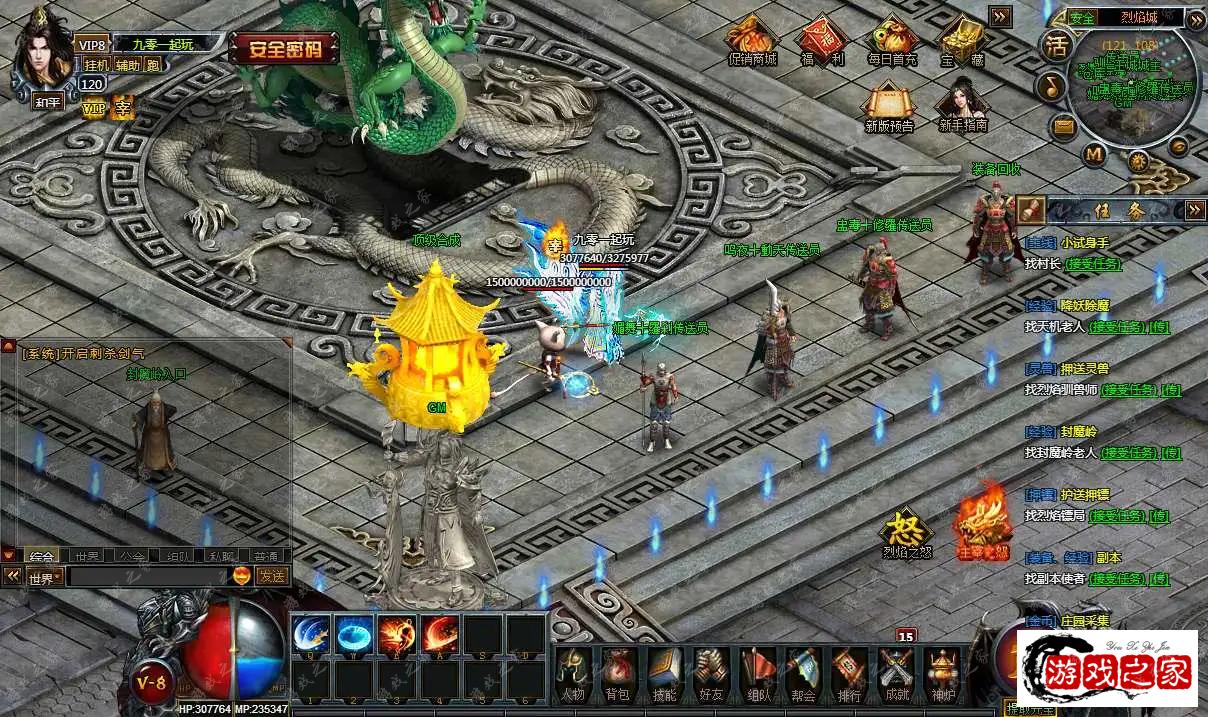Switch chat to the 综合 general tab
This screenshot has height=717, width=1208.
pos(42,556)
